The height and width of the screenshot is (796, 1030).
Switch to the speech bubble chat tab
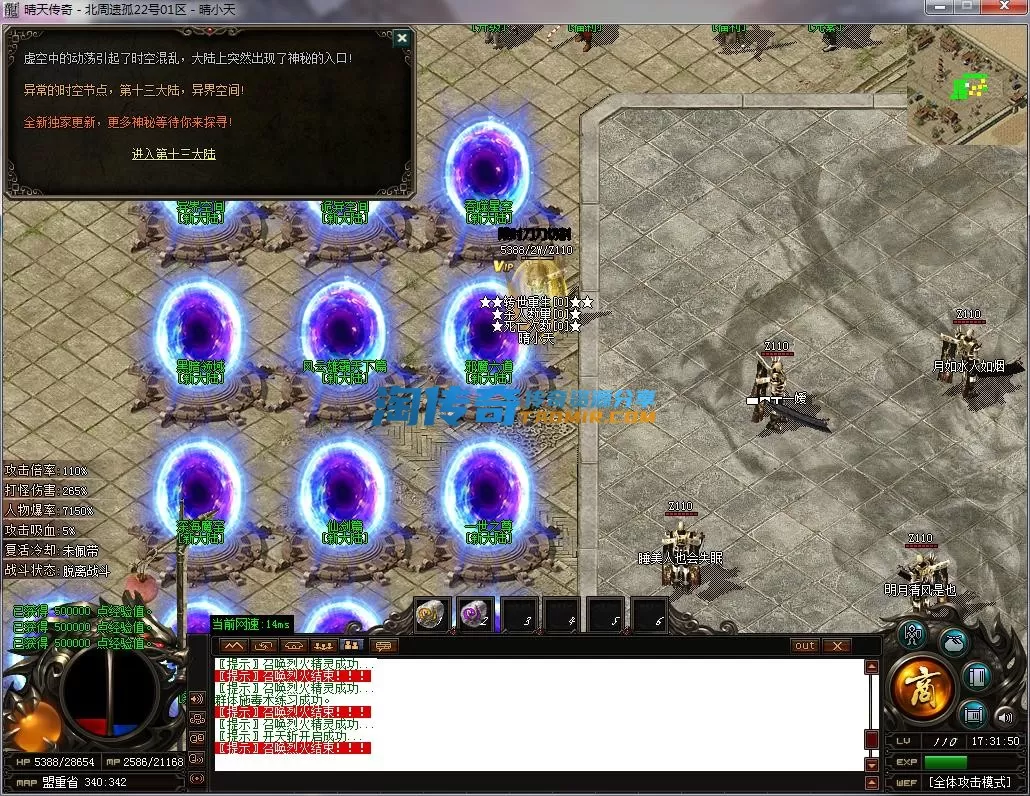[x=382, y=646]
